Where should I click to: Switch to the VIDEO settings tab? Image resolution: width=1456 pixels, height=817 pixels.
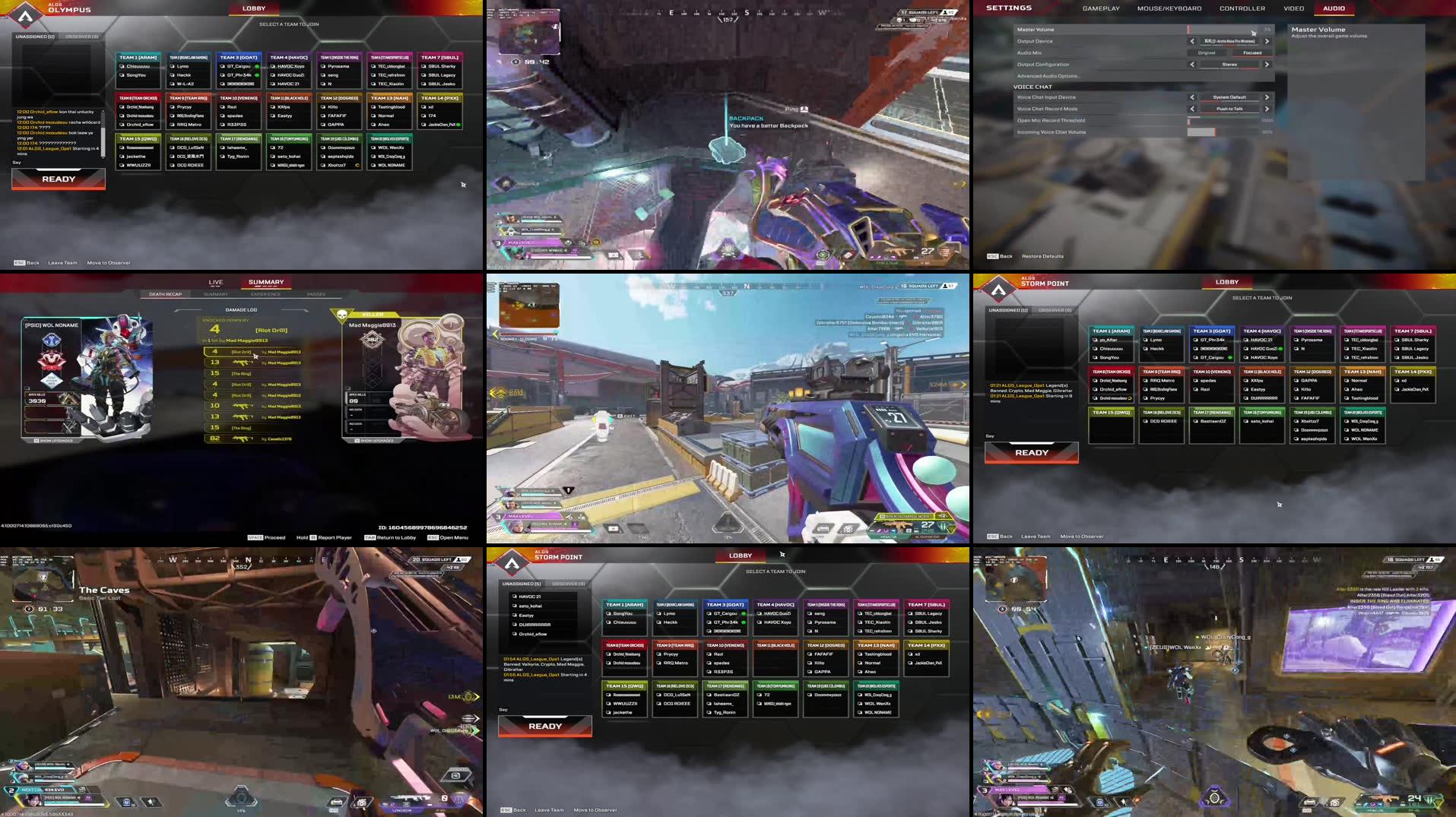[1293, 8]
